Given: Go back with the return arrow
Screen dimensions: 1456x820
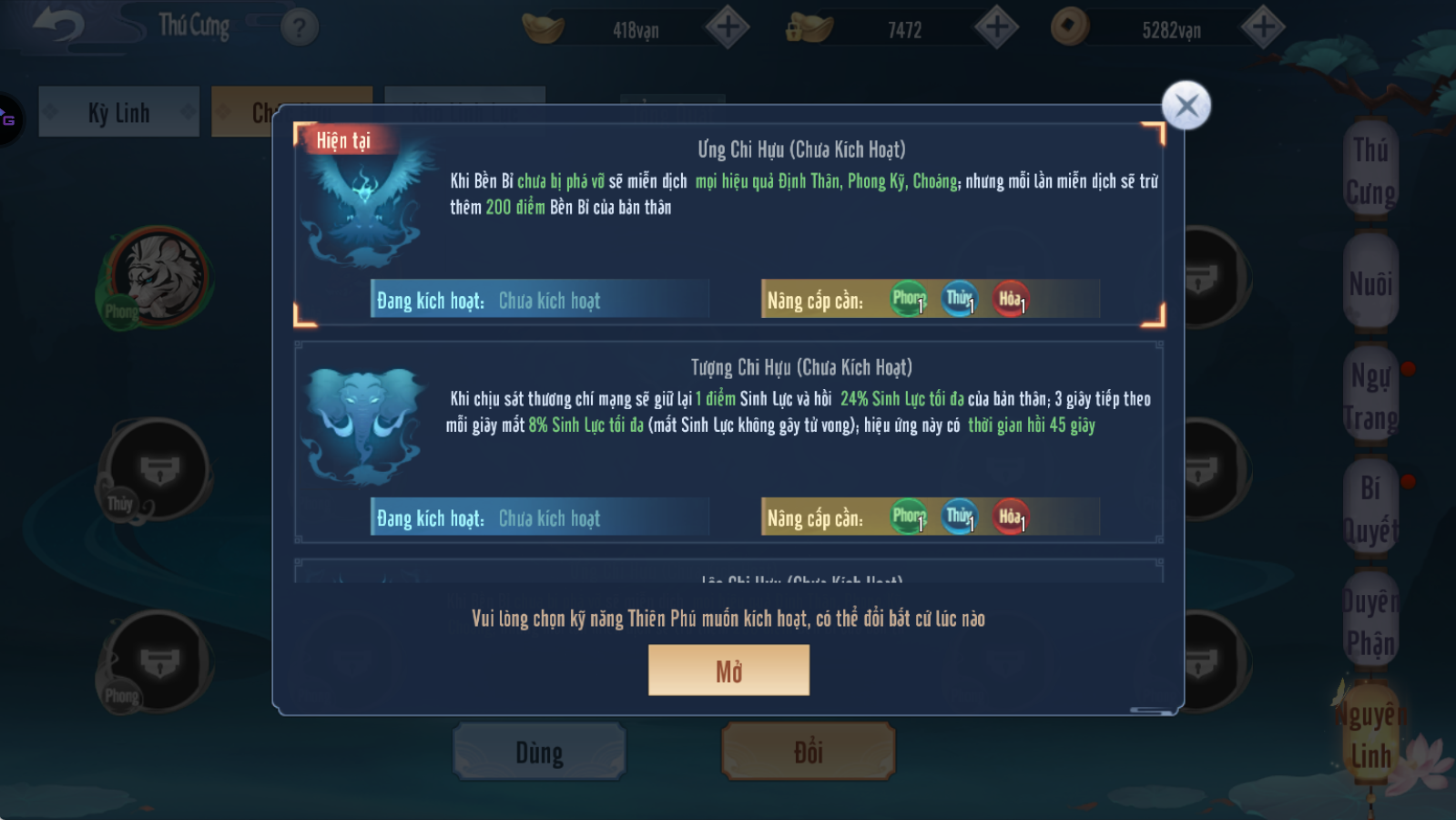Looking at the screenshot, I should (58, 26).
